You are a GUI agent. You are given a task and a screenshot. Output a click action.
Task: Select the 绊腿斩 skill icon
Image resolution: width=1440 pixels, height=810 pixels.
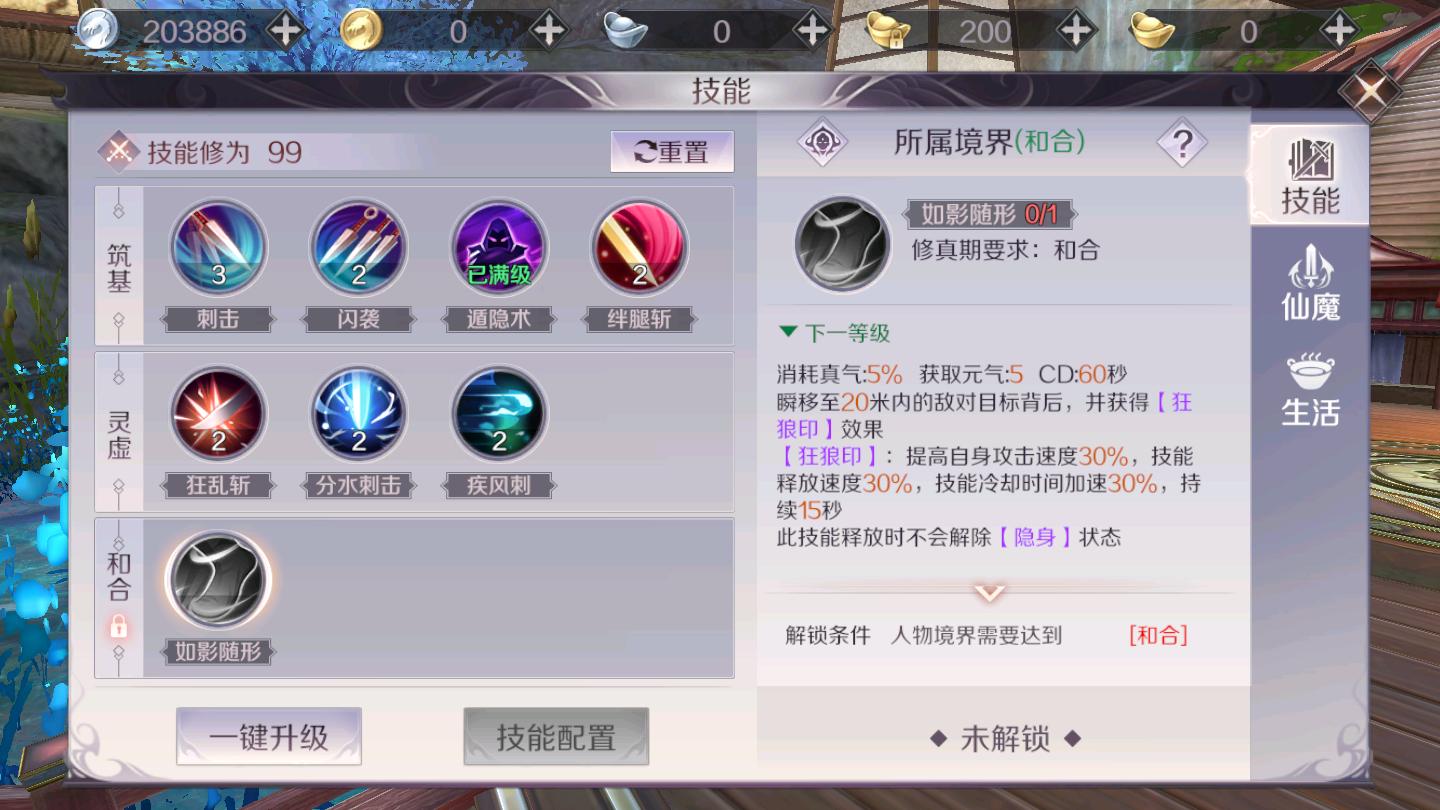pyautogui.click(x=638, y=245)
